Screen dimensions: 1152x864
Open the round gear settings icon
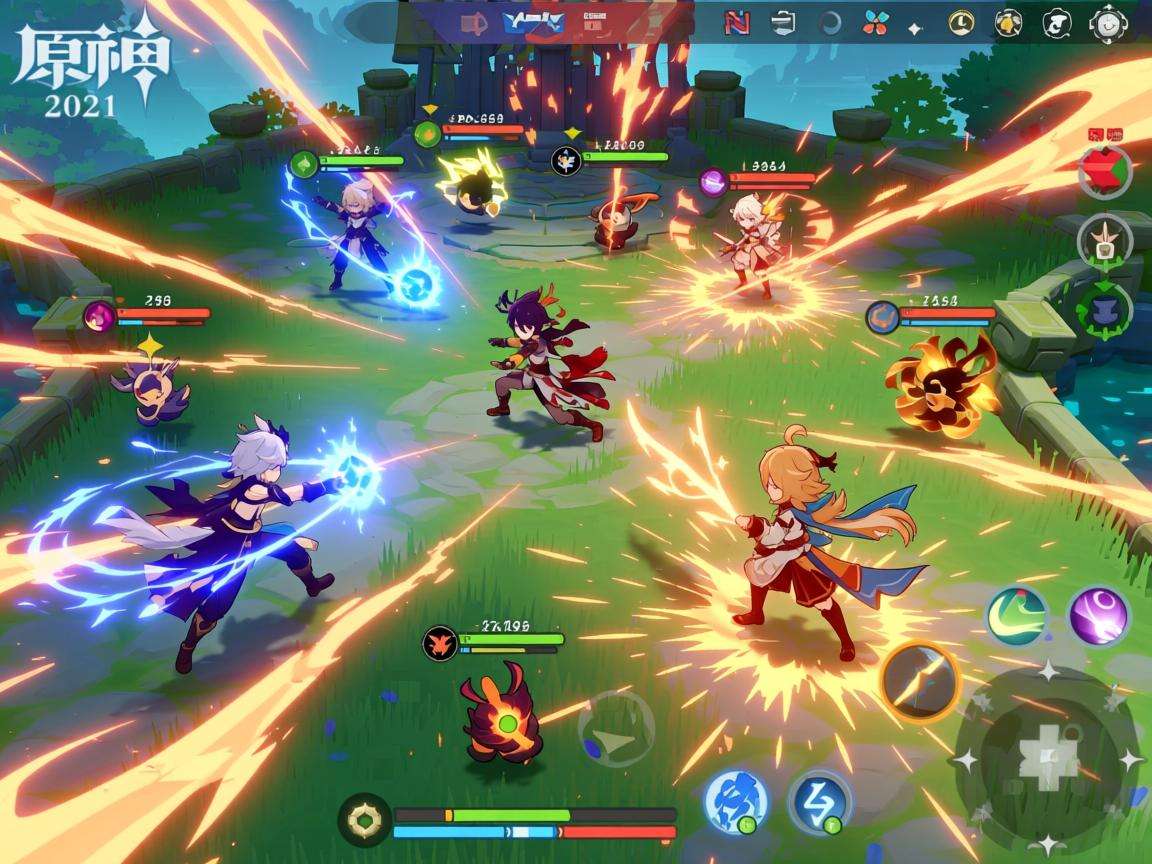[1108, 23]
